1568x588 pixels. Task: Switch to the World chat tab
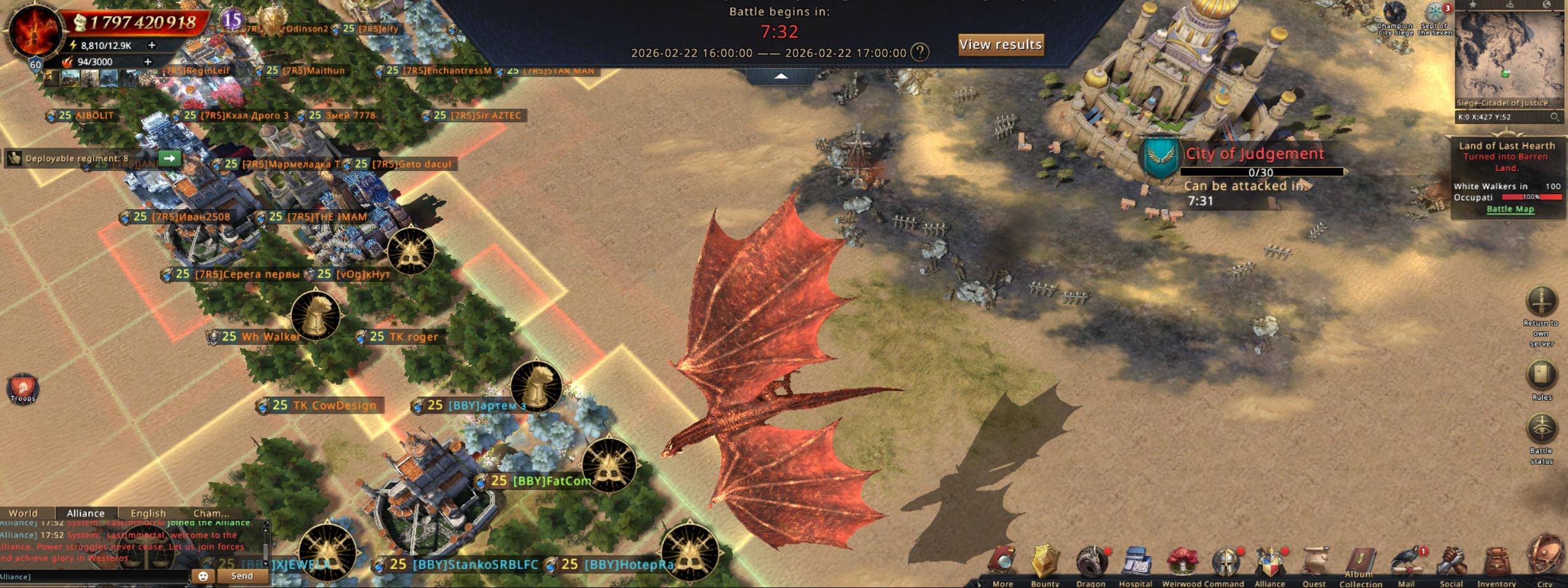pyautogui.click(x=24, y=513)
